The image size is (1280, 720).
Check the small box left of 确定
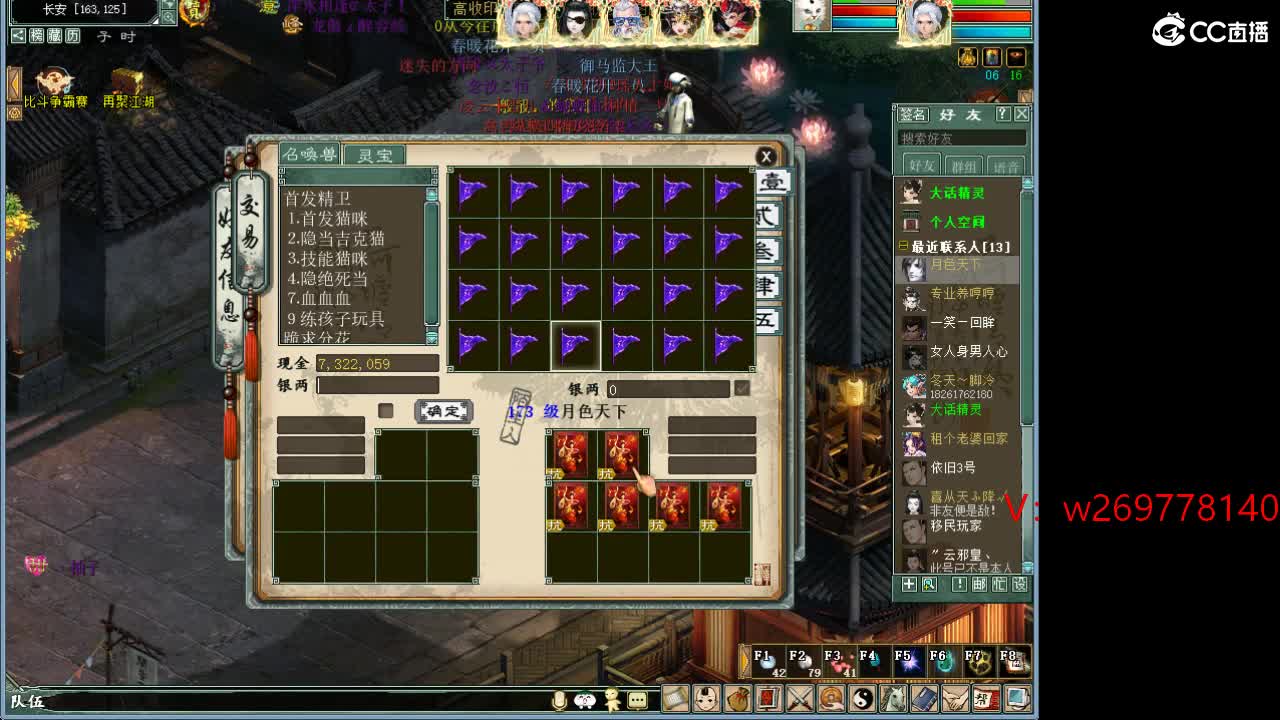coord(388,410)
